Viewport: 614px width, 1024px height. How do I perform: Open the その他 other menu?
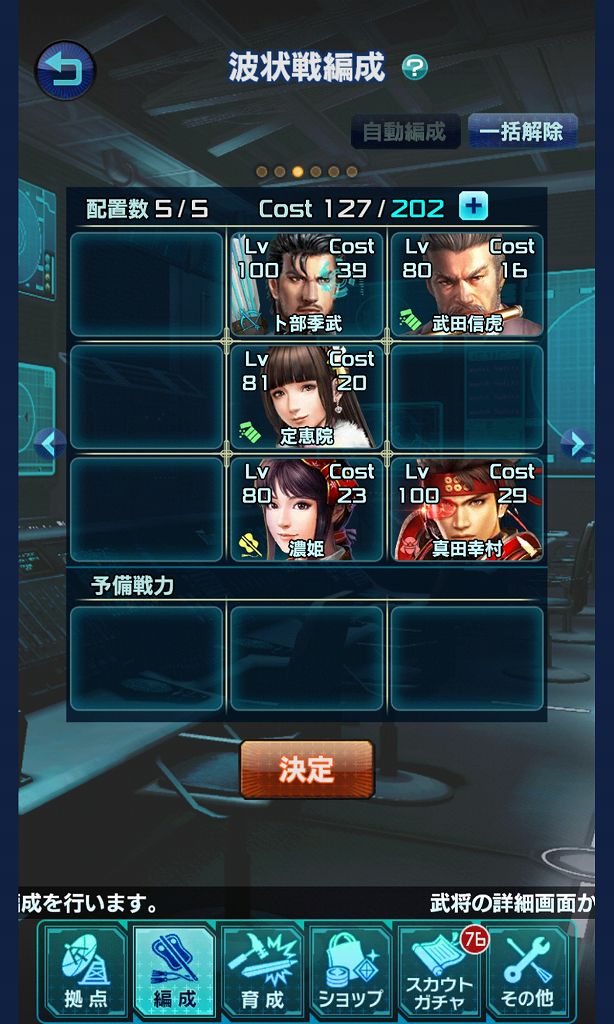tap(526, 971)
